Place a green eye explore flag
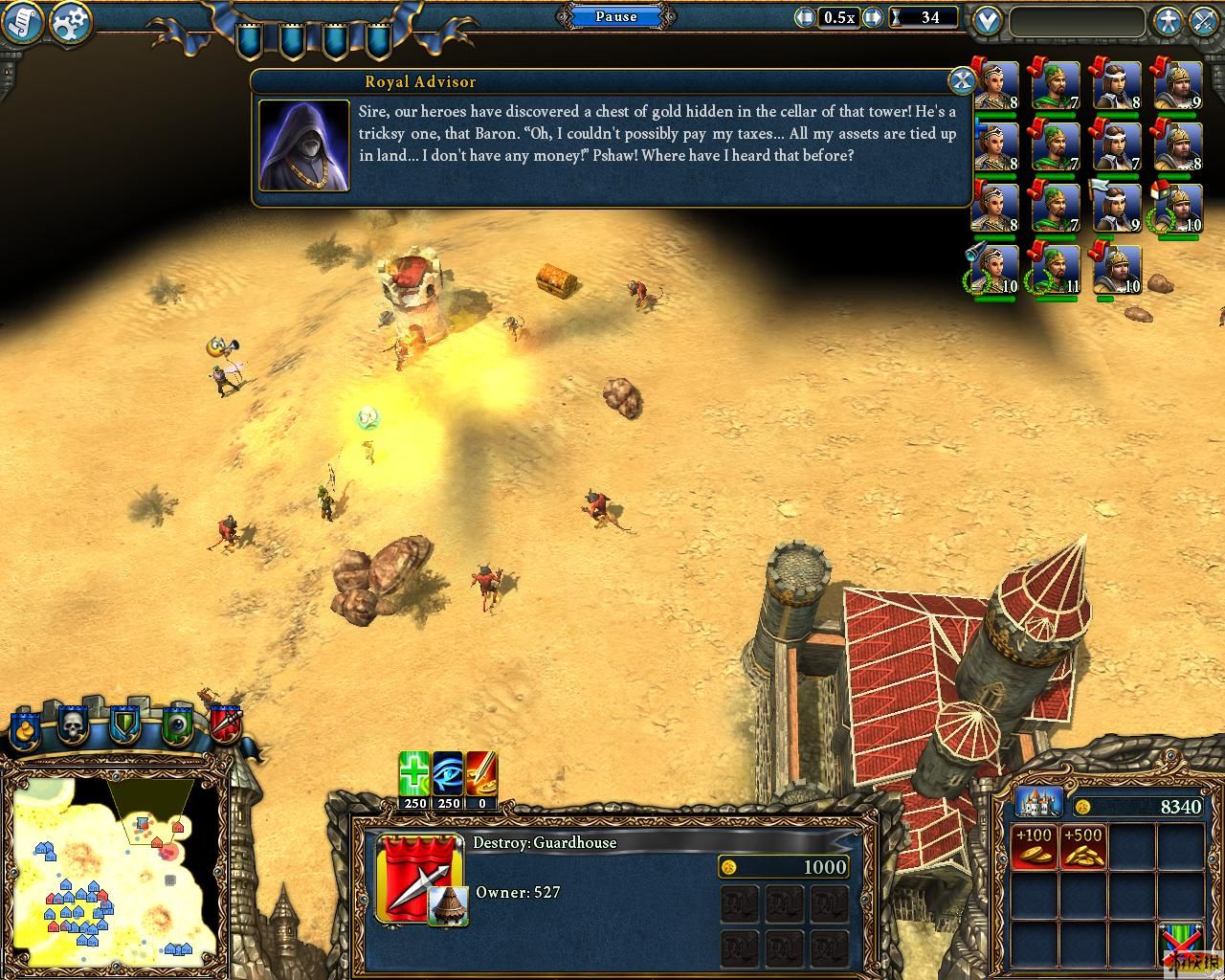Screen dimensions: 1225x980 pyautogui.click(x=178, y=727)
